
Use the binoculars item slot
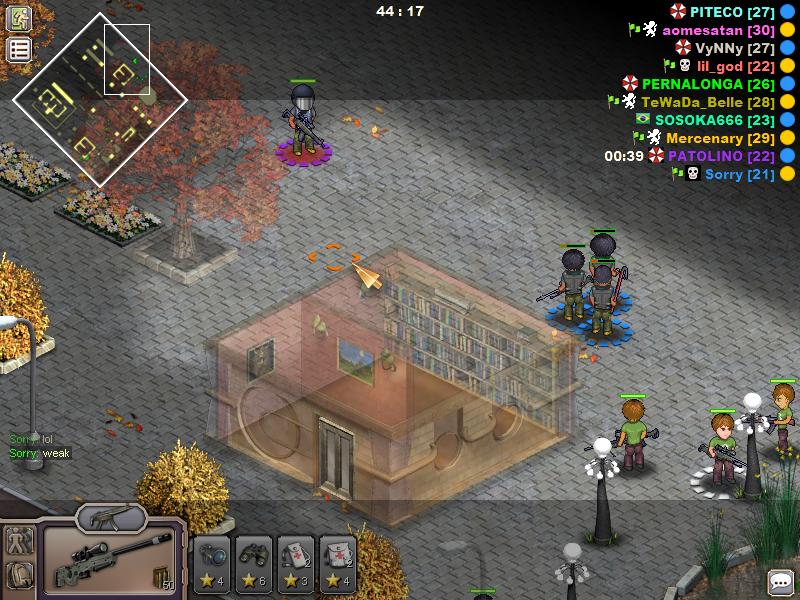tap(254, 560)
